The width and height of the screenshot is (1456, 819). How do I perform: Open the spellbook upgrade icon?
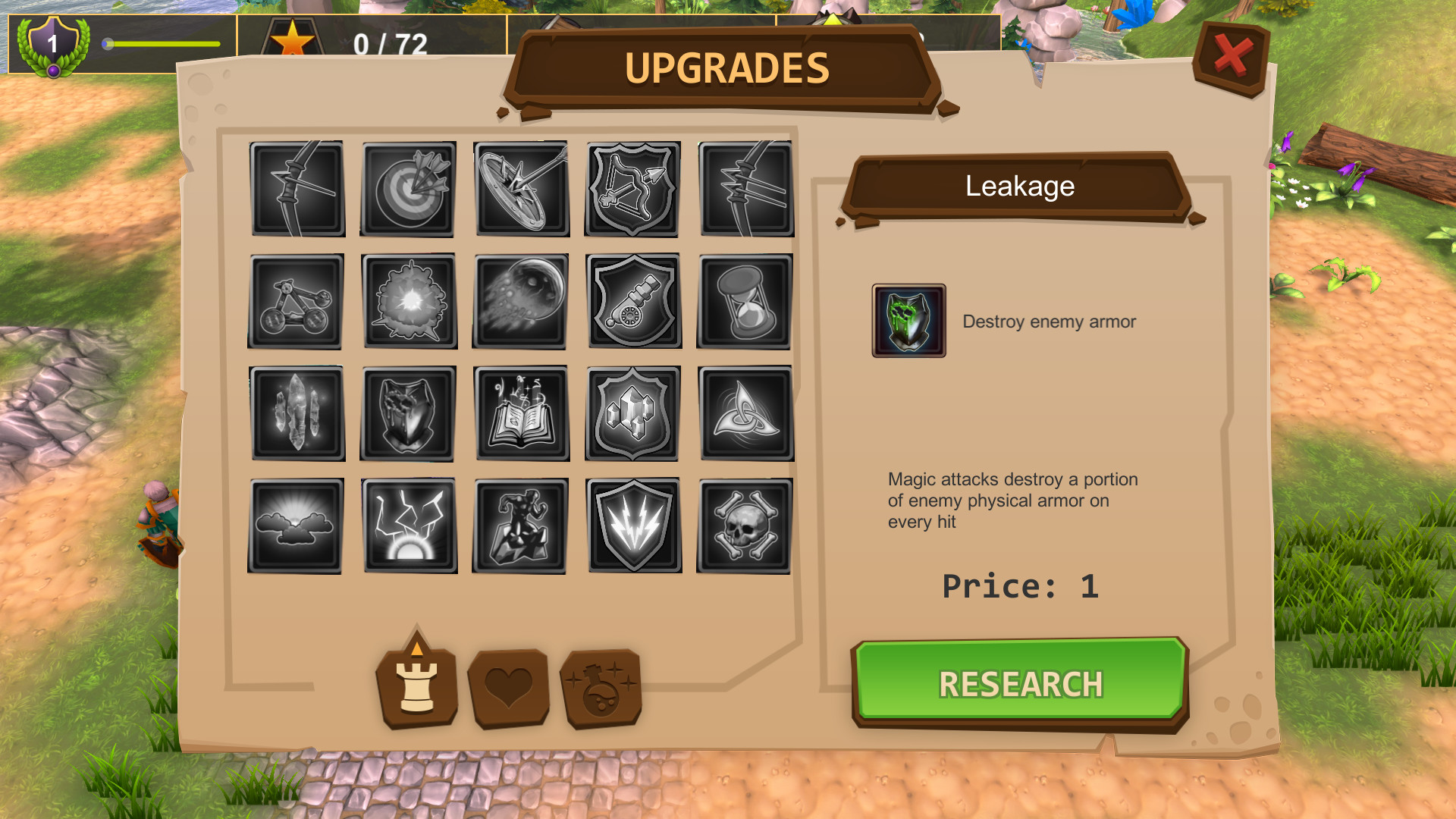(x=520, y=413)
